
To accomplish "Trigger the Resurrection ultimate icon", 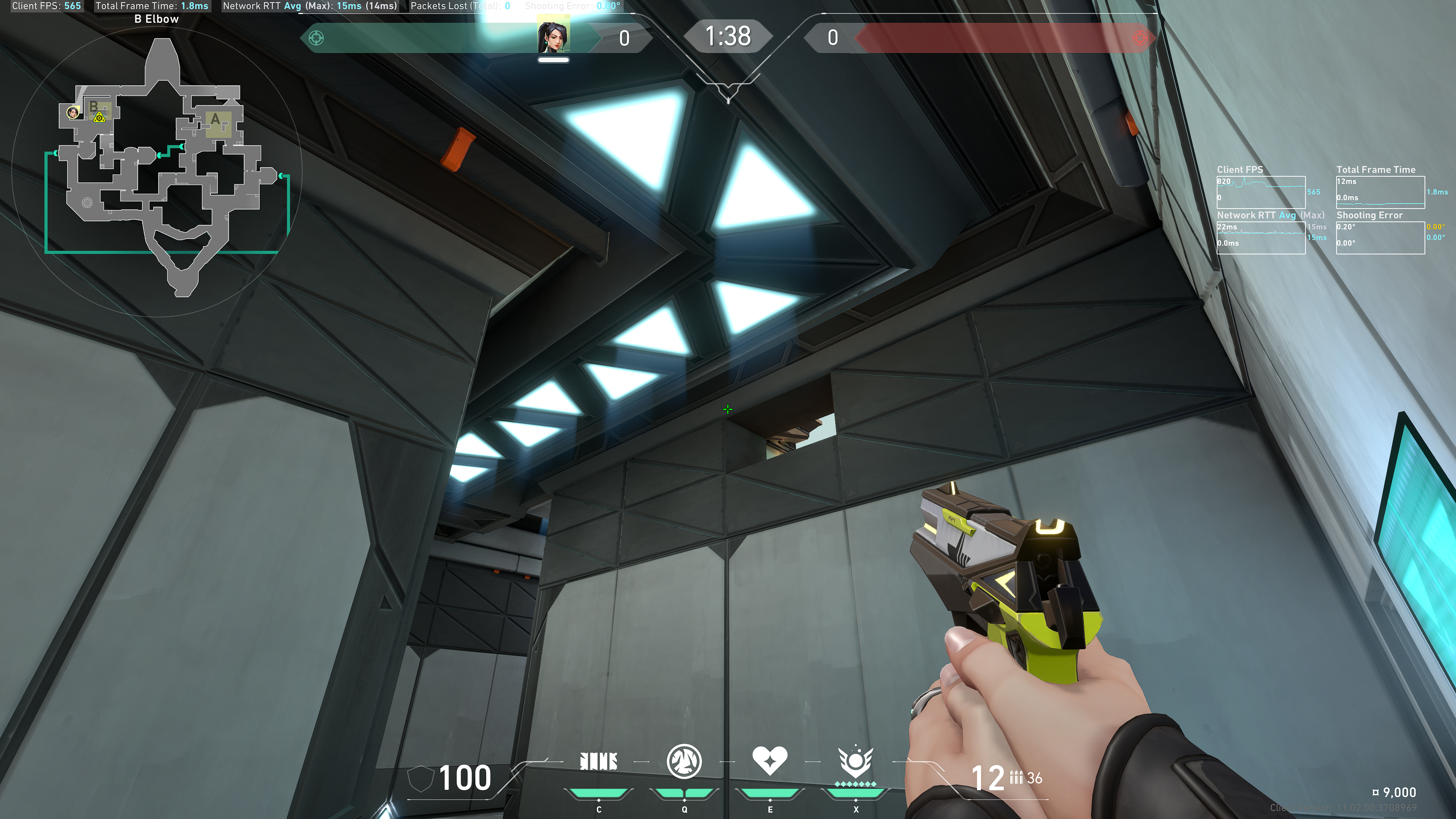I will [855, 761].
